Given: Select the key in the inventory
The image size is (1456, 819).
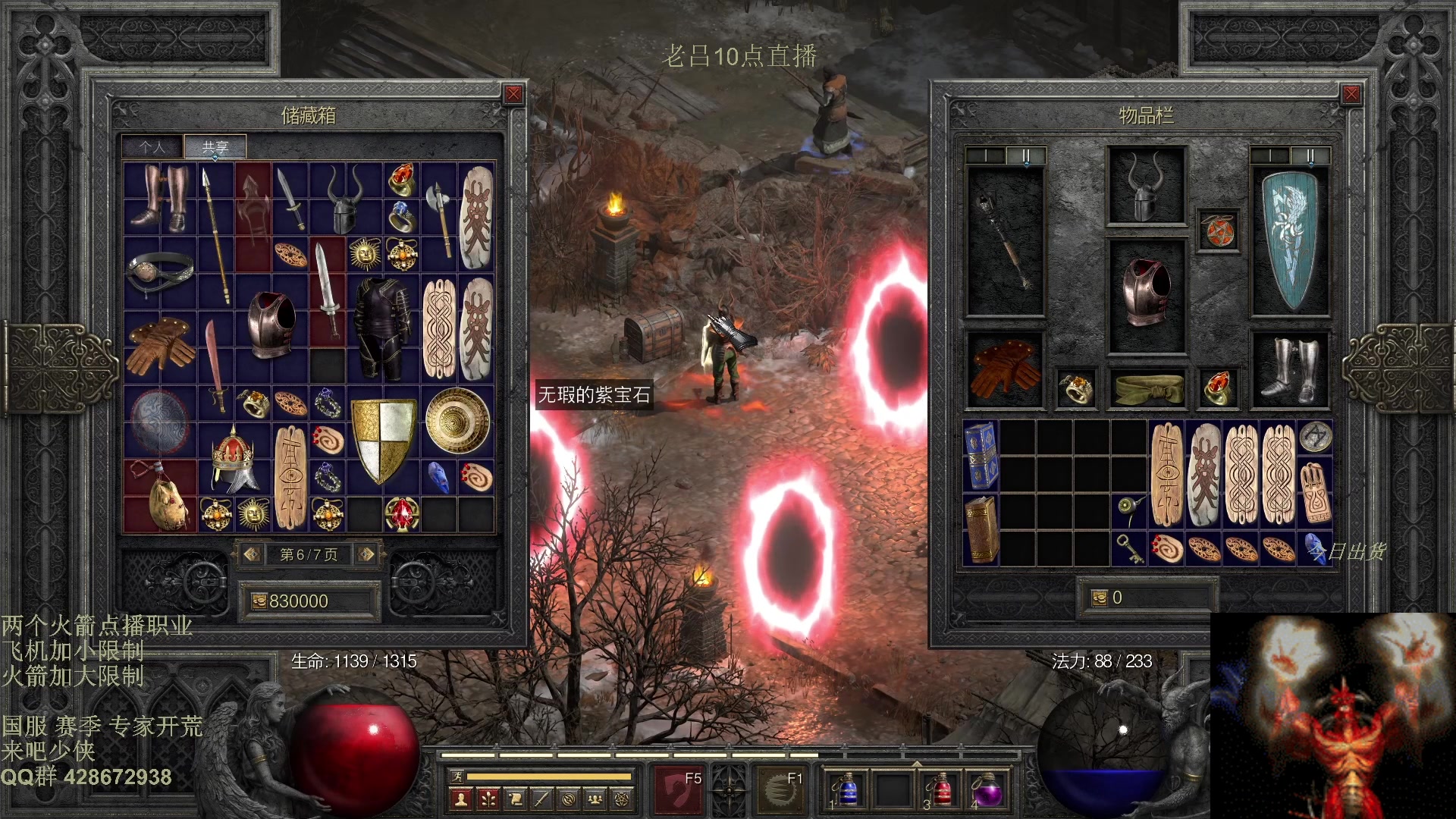Looking at the screenshot, I should click(1129, 548).
